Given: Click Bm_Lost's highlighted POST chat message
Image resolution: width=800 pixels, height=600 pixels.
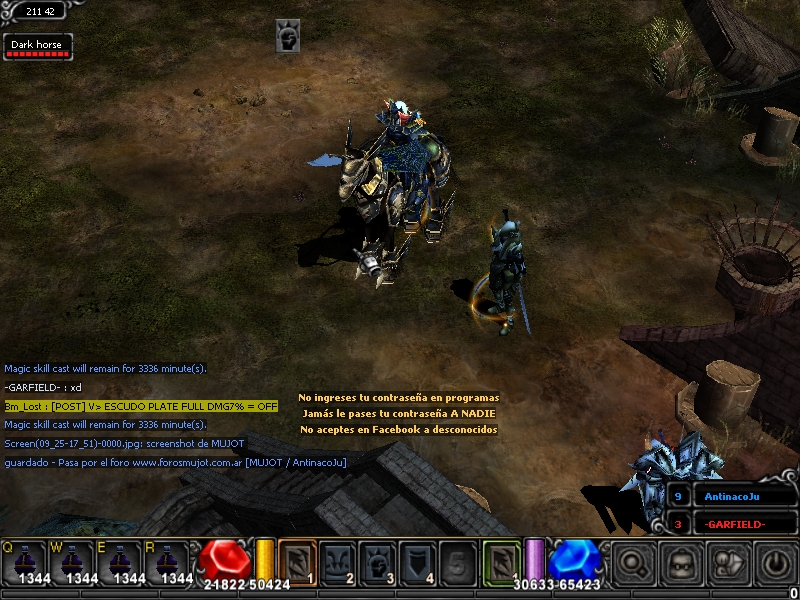Looking at the screenshot, I should click(x=141, y=406).
